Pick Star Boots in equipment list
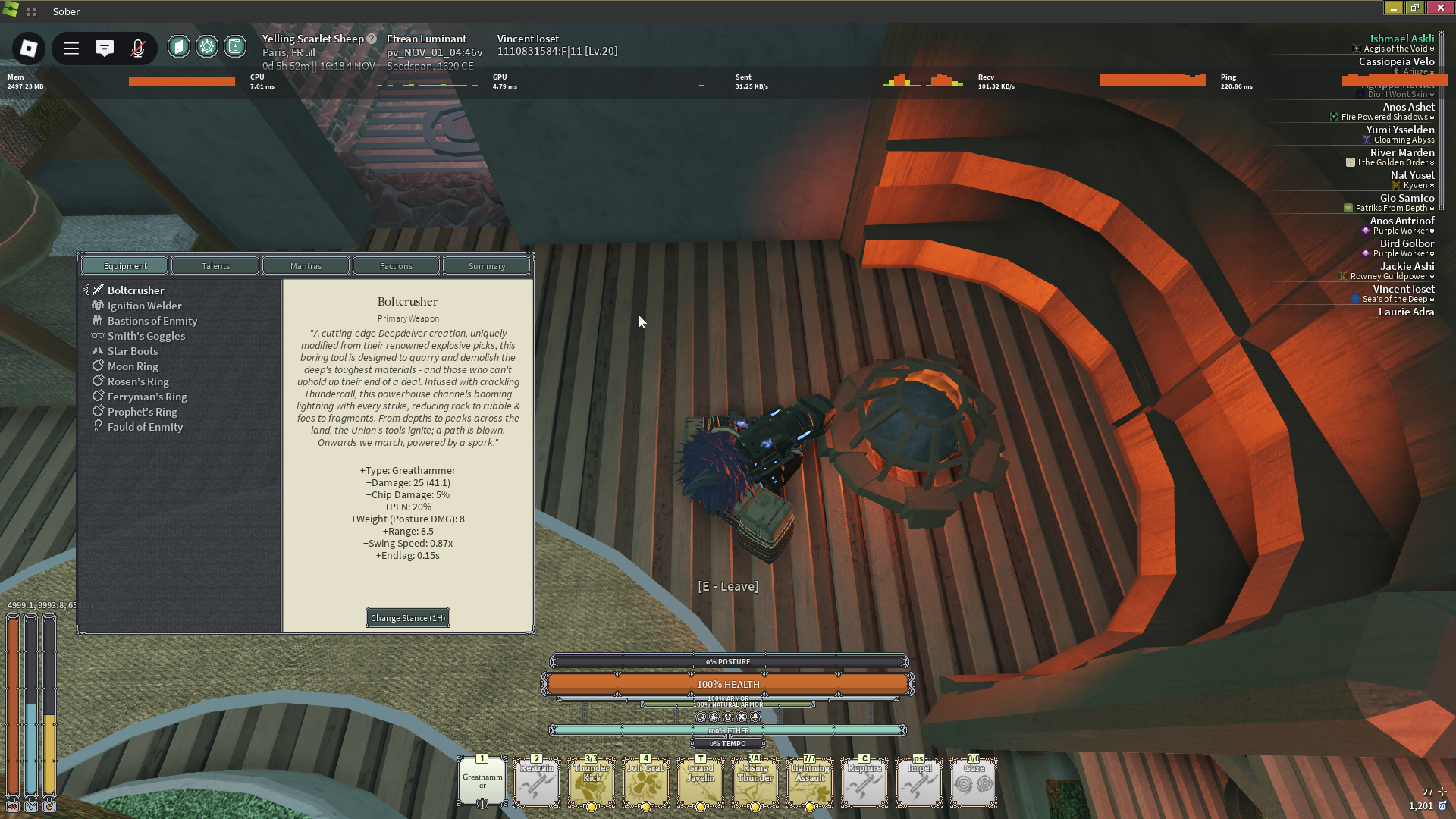The width and height of the screenshot is (1456, 819). click(x=133, y=351)
